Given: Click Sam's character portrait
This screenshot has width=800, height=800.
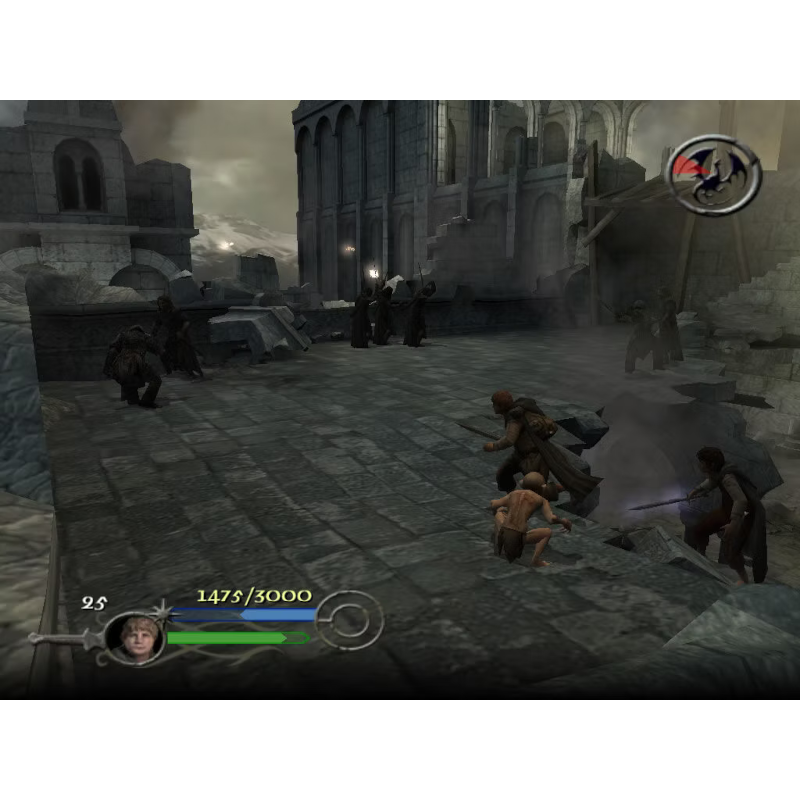Looking at the screenshot, I should (x=134, y=637).
